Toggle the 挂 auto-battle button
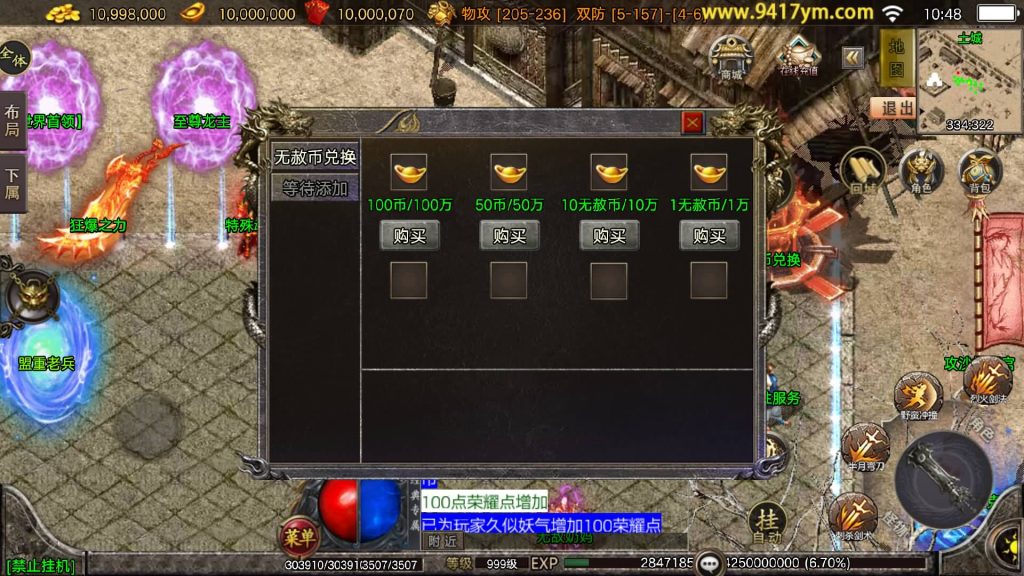Viewport: 1024px width, 576px height. 768,521
